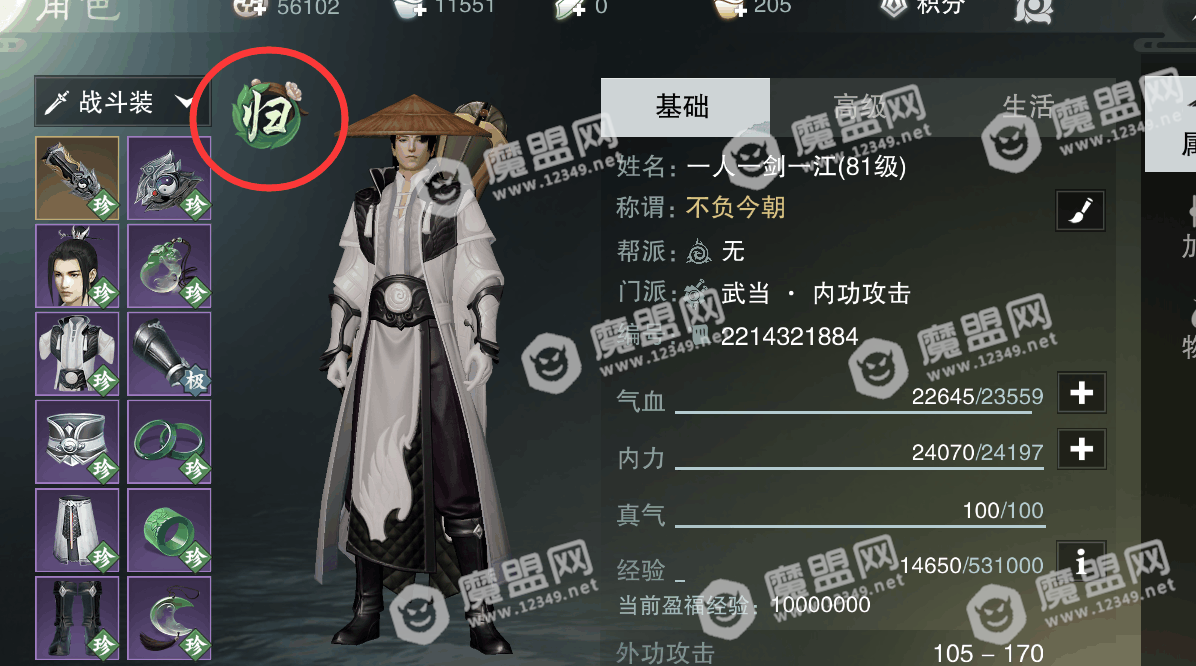
Task: Switch to the 高级 attributes tab
Action: 859,106
